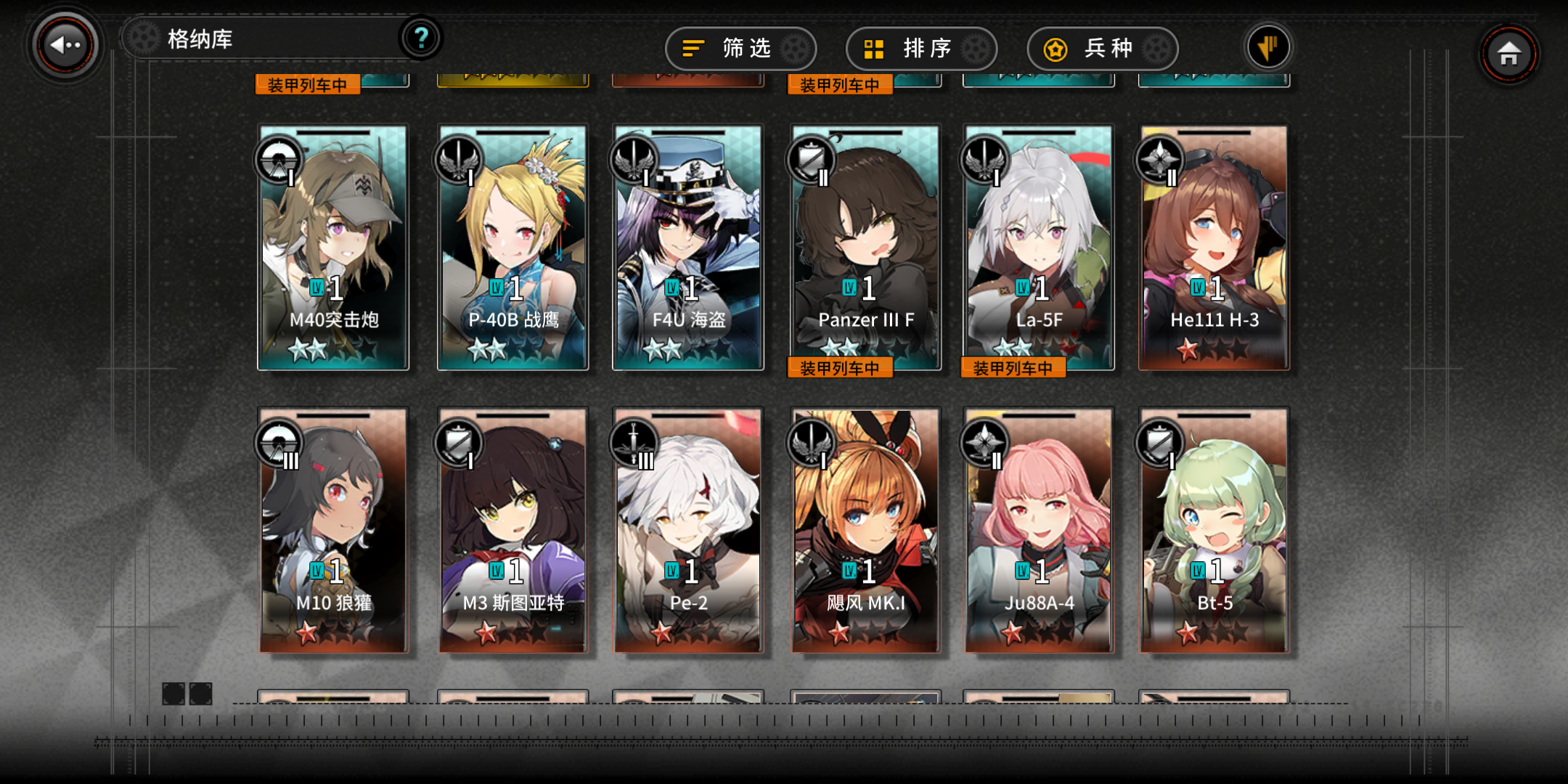Image resolution: width=1568 pixels, height=784 pixels.
Task: Open the question mark help icon
Action: click(421, 40)
